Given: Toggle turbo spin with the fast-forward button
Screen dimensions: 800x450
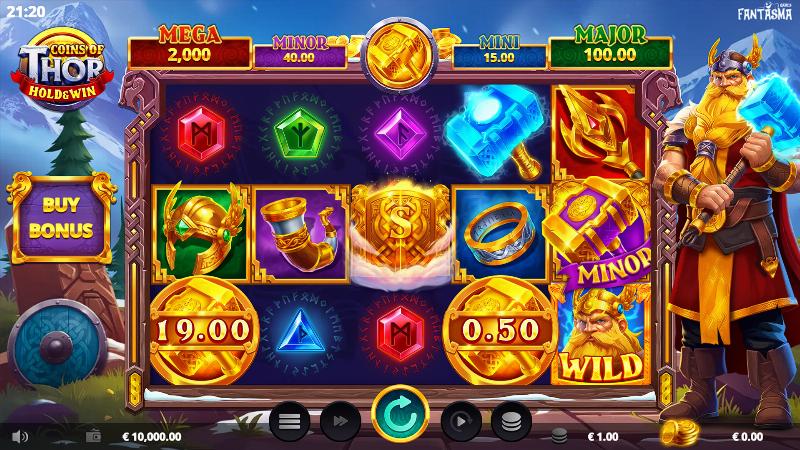Looking at the screenshot, I should [339, 421].
